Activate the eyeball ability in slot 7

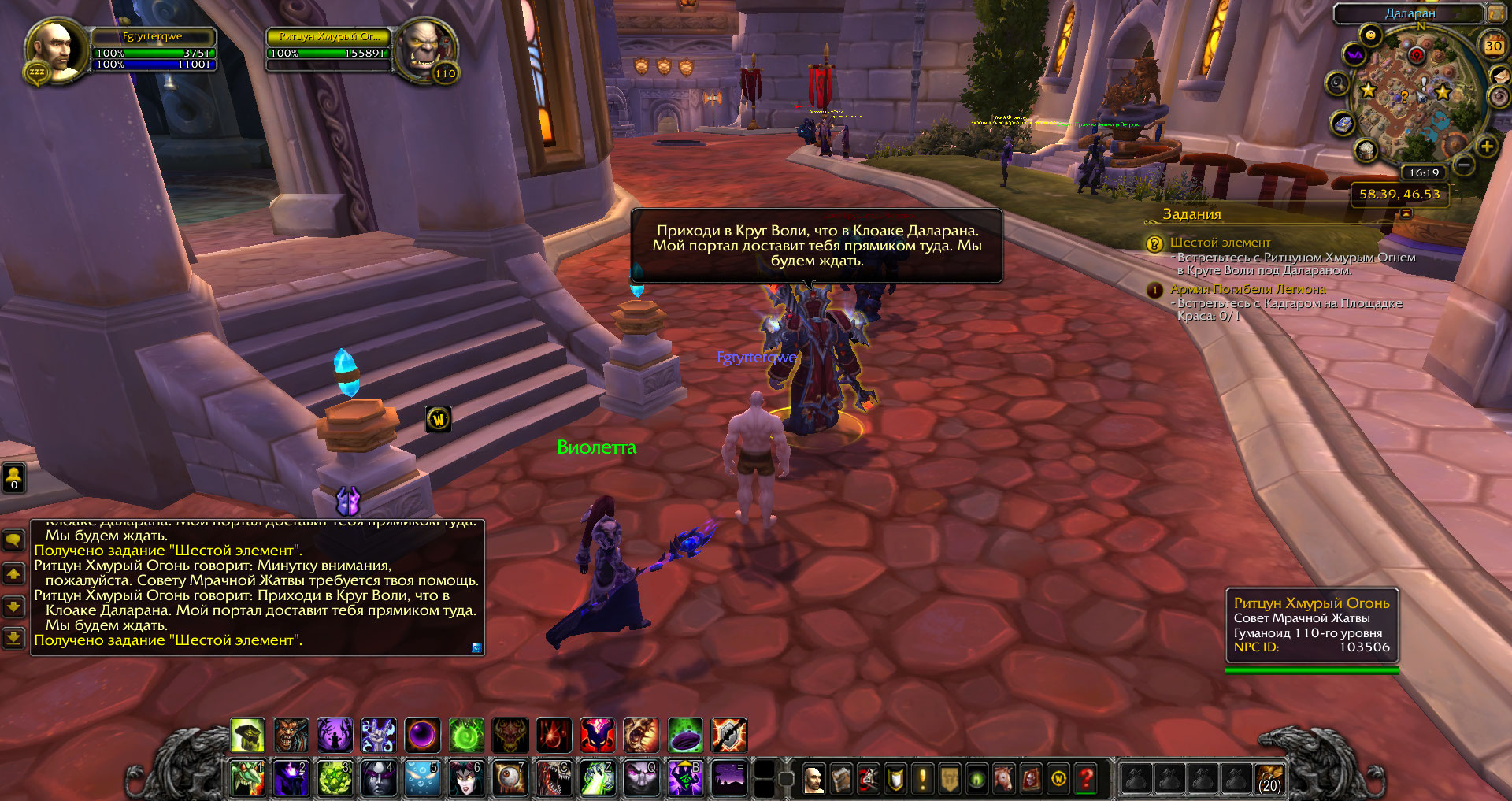(x=510, y=778)
